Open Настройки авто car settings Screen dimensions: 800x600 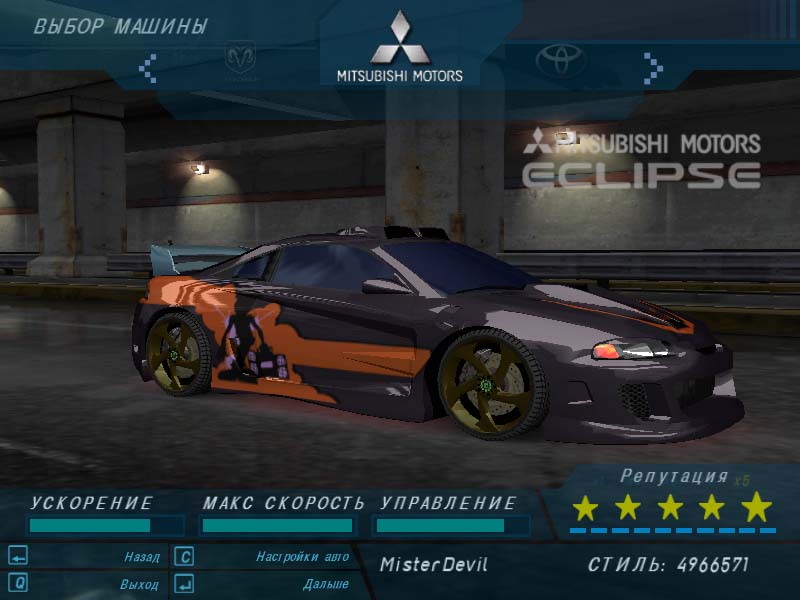[302, 556]
